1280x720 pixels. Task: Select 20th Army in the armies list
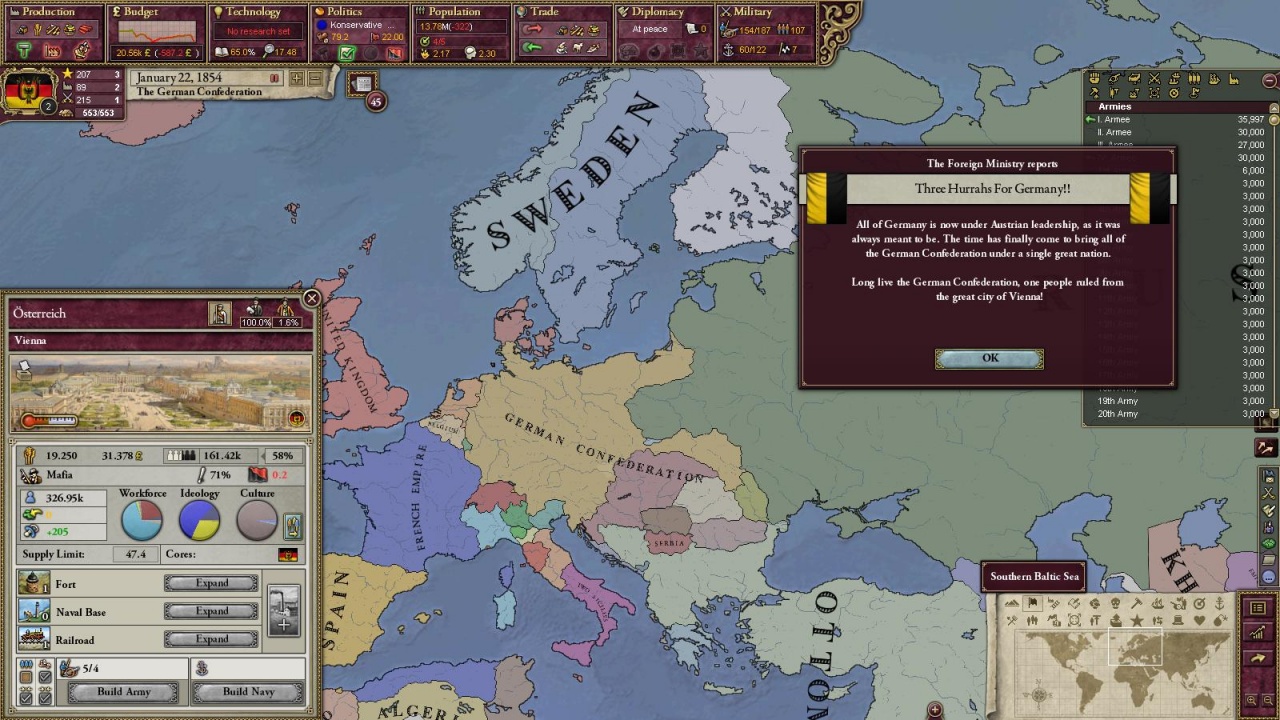[x=1118, y=414]
